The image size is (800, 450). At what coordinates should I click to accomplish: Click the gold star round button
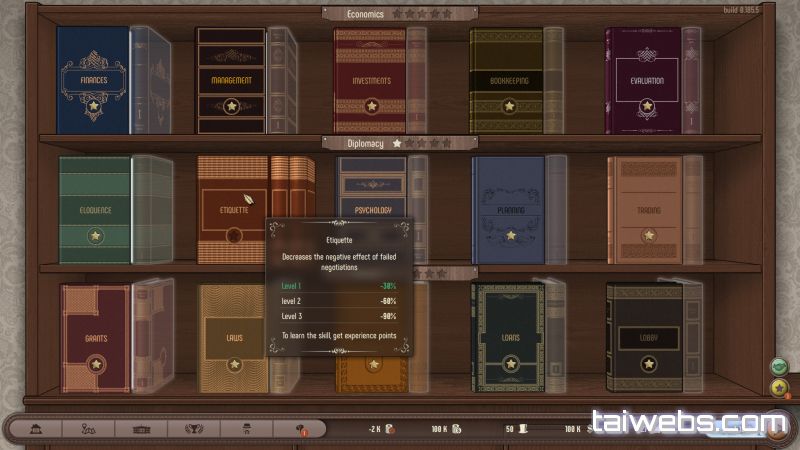click(x=778, y=388)
